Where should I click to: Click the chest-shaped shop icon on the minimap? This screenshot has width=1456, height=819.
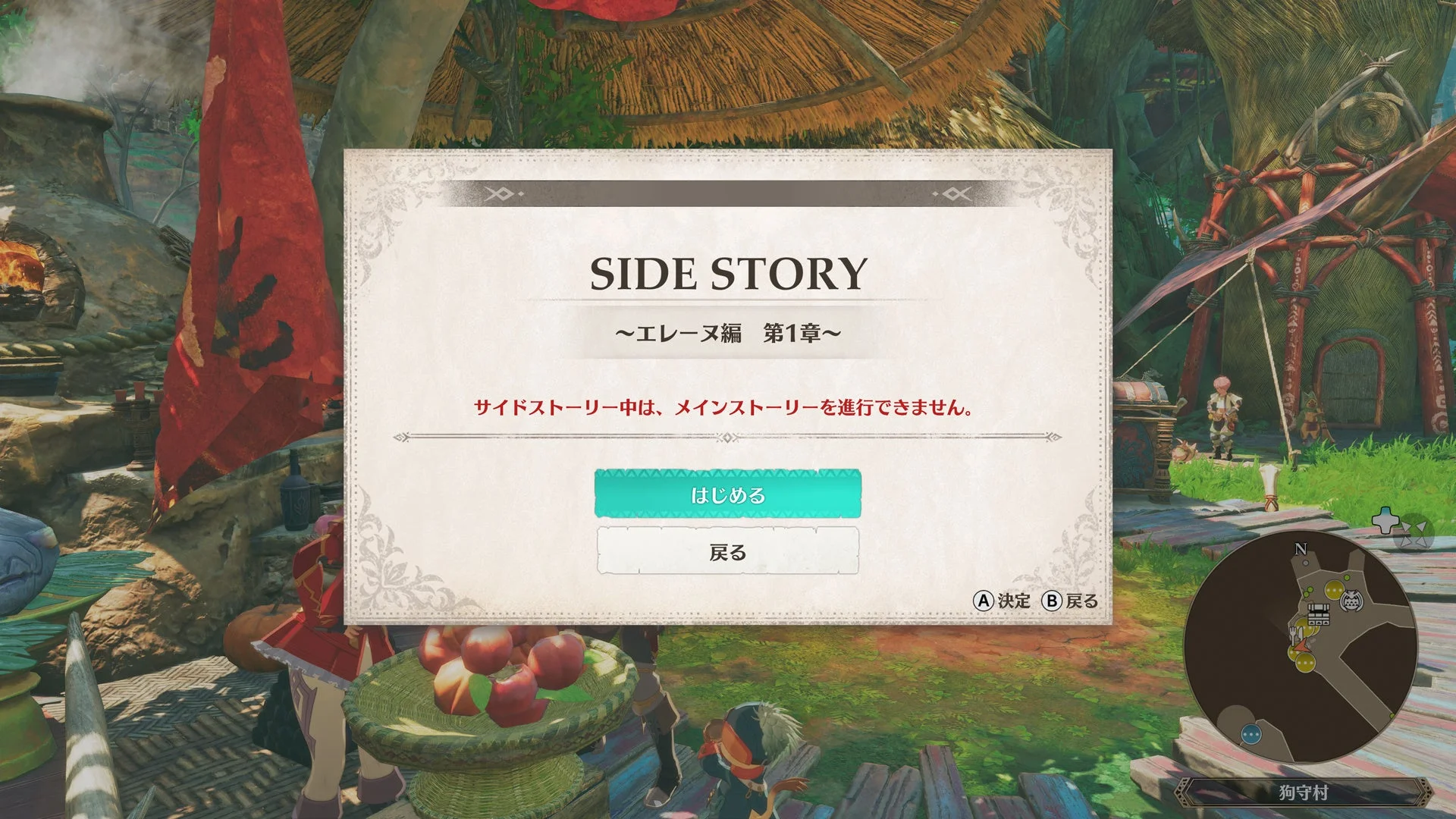point(1318,613)
